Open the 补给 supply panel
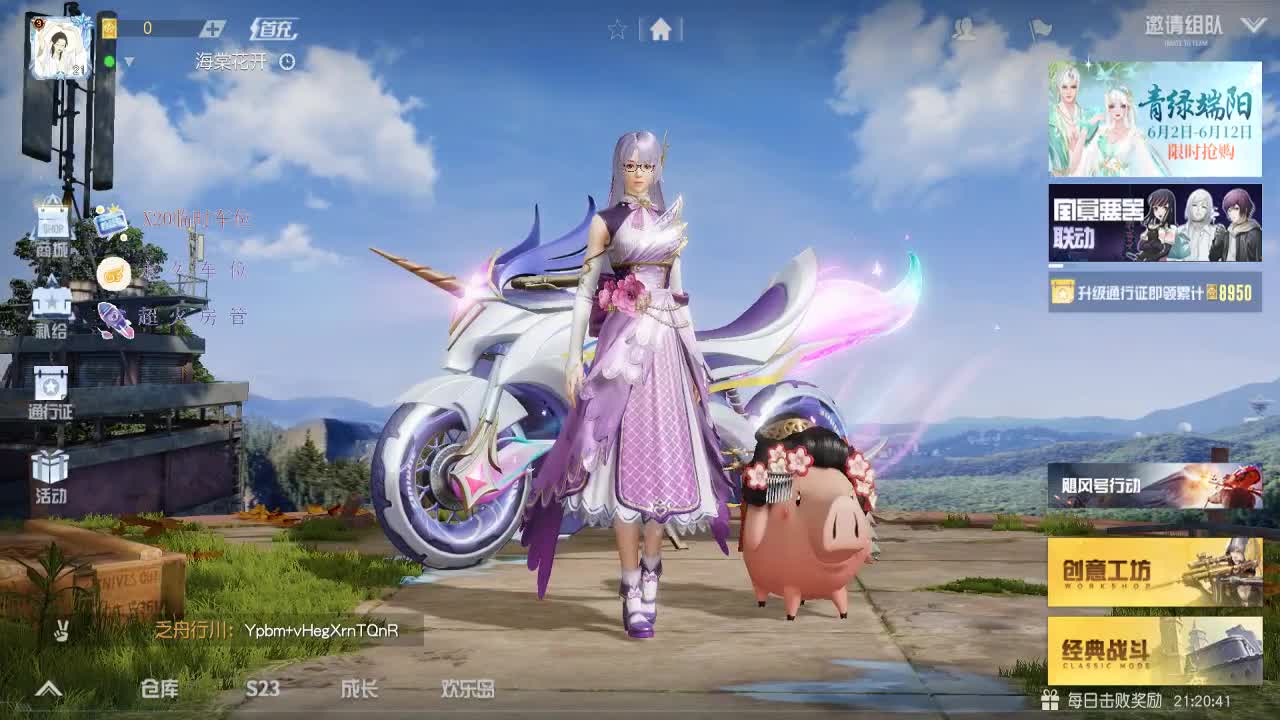This screenshot has width=1280, height=720. point(51,310)
